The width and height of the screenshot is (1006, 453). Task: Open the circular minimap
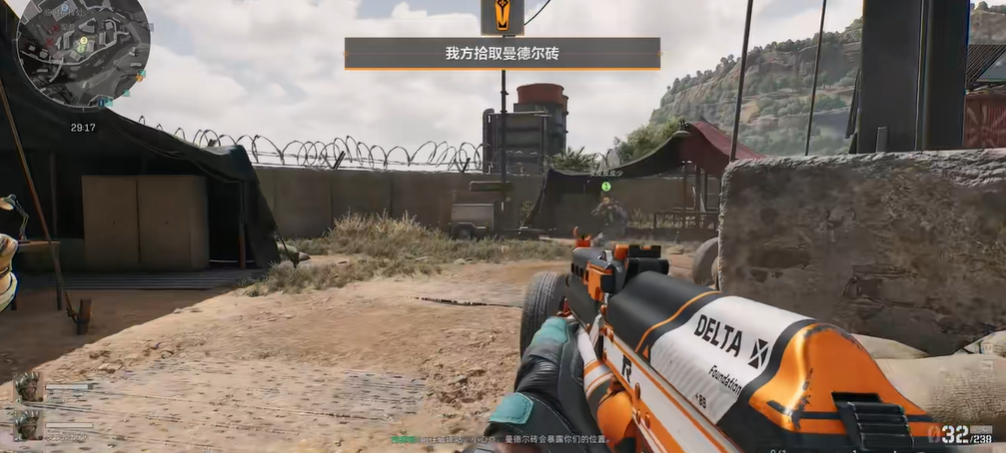click(82, 50)
